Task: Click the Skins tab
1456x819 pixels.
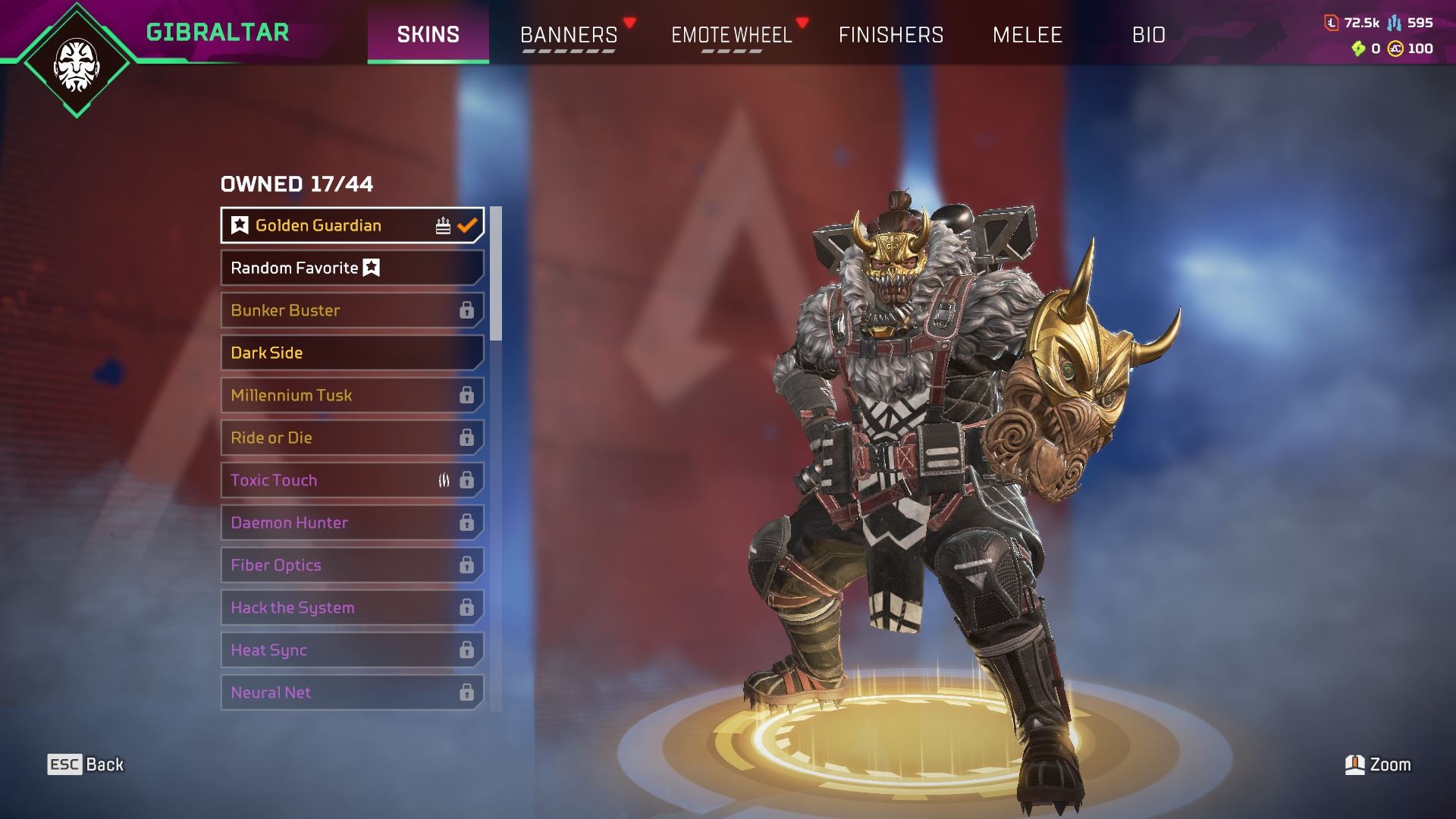Action: pyautogui.click(x=428, y=35)
